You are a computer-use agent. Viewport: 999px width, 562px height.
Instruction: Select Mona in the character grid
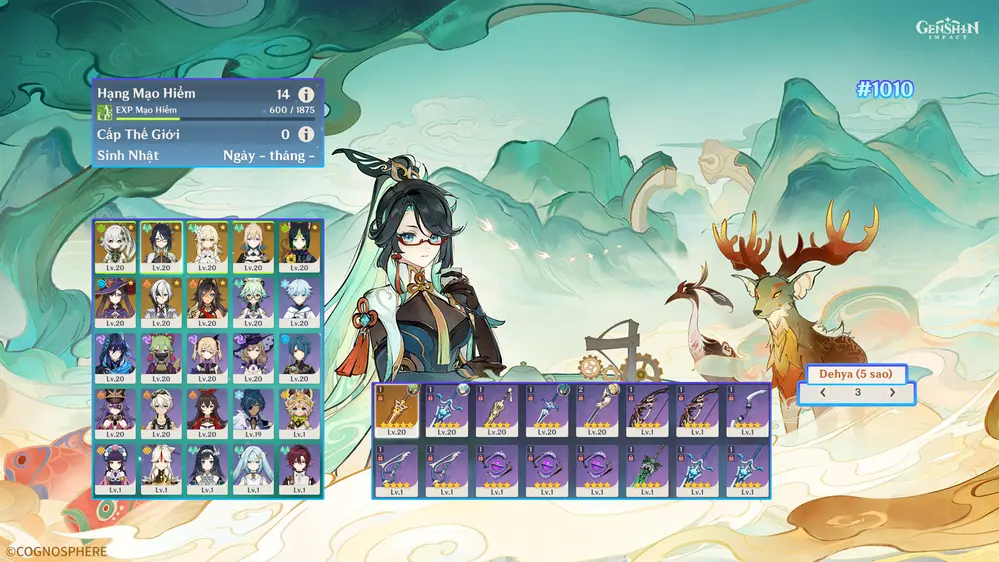115,302
